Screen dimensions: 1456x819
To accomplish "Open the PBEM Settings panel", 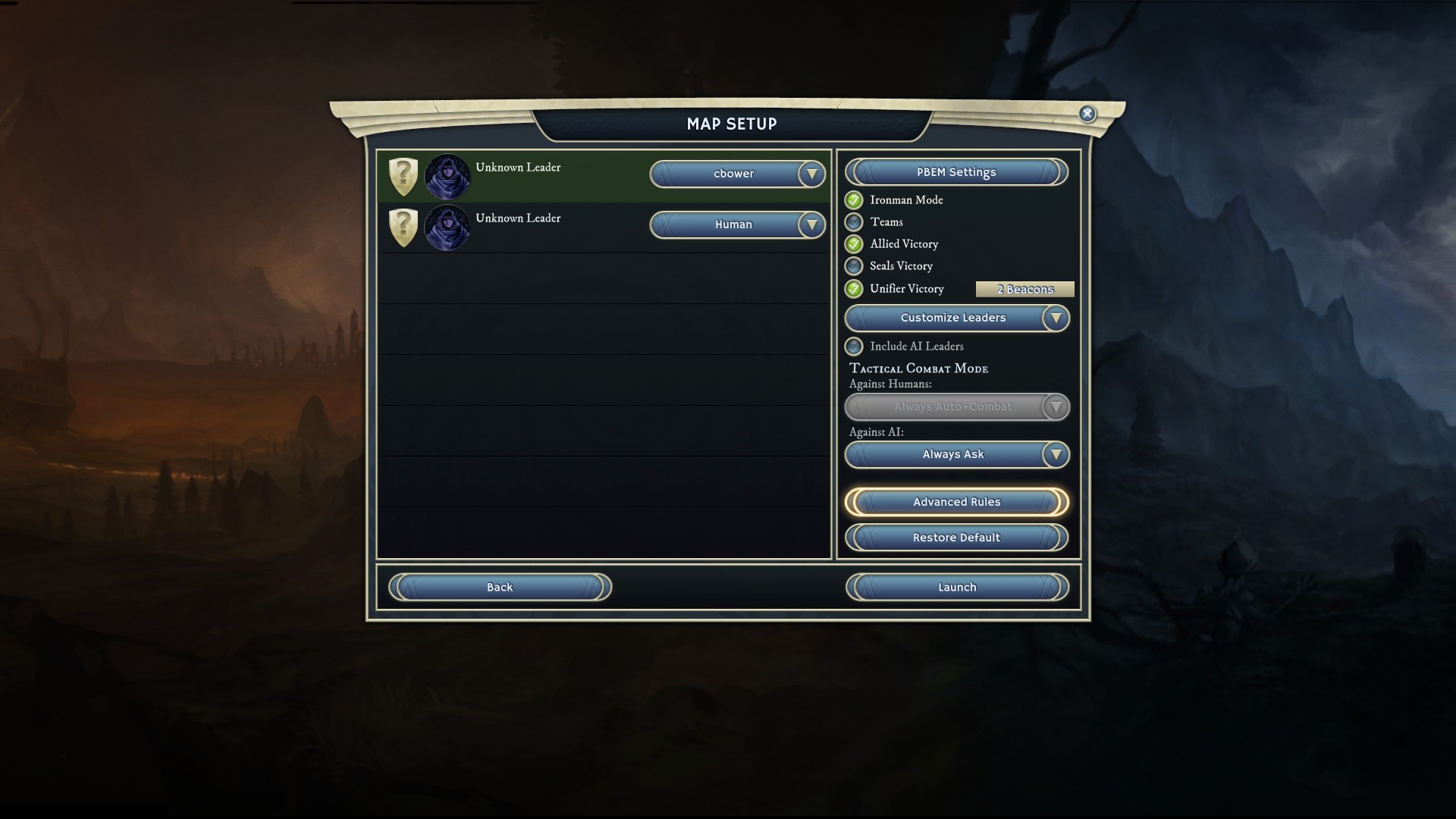I will (x=956, y=172).
